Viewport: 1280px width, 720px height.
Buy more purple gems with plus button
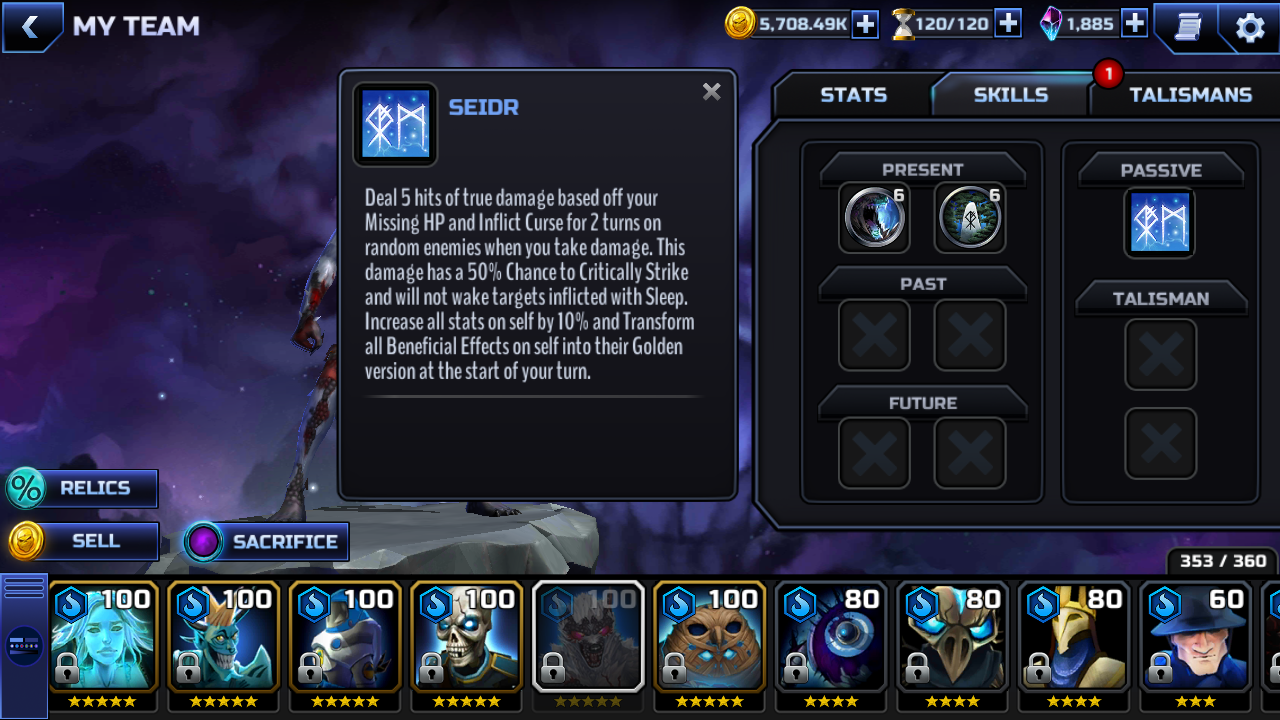coord(1134,24)
